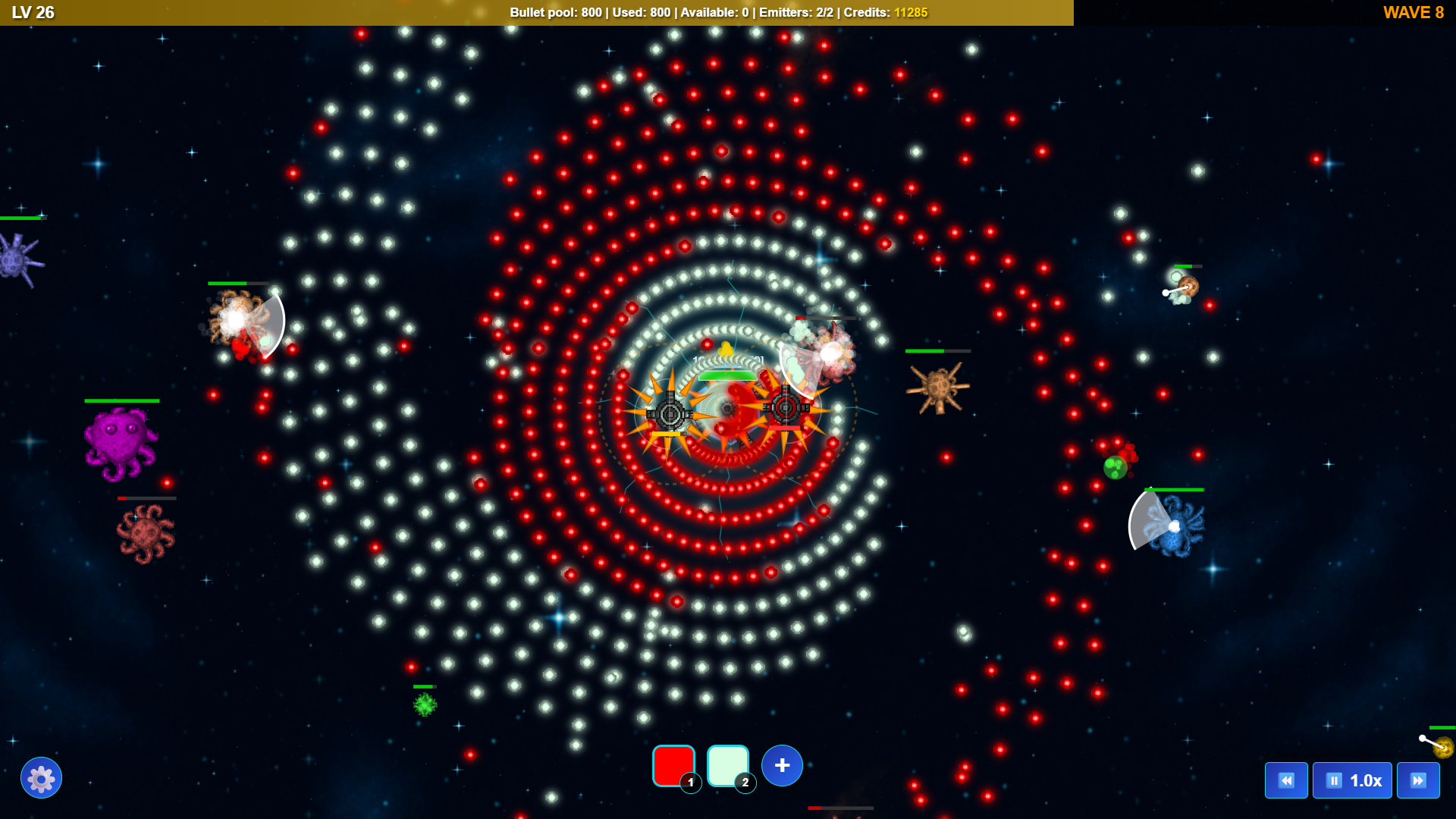Select emitter 2 mint color swatch

click(x=728, y=766)
